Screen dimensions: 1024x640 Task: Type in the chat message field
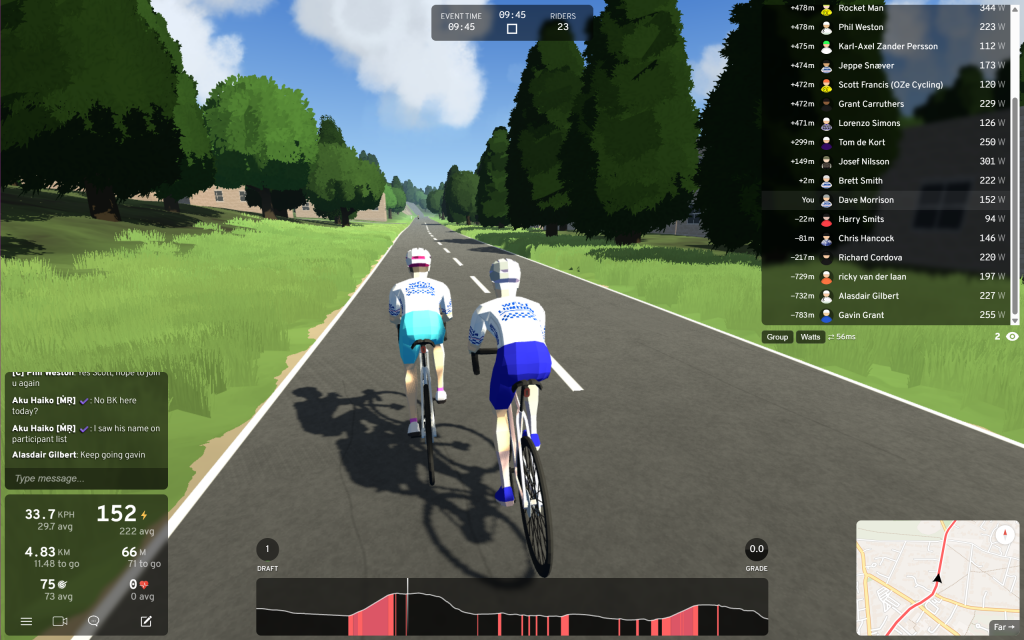pyautogui.click(x=85, y=478)
